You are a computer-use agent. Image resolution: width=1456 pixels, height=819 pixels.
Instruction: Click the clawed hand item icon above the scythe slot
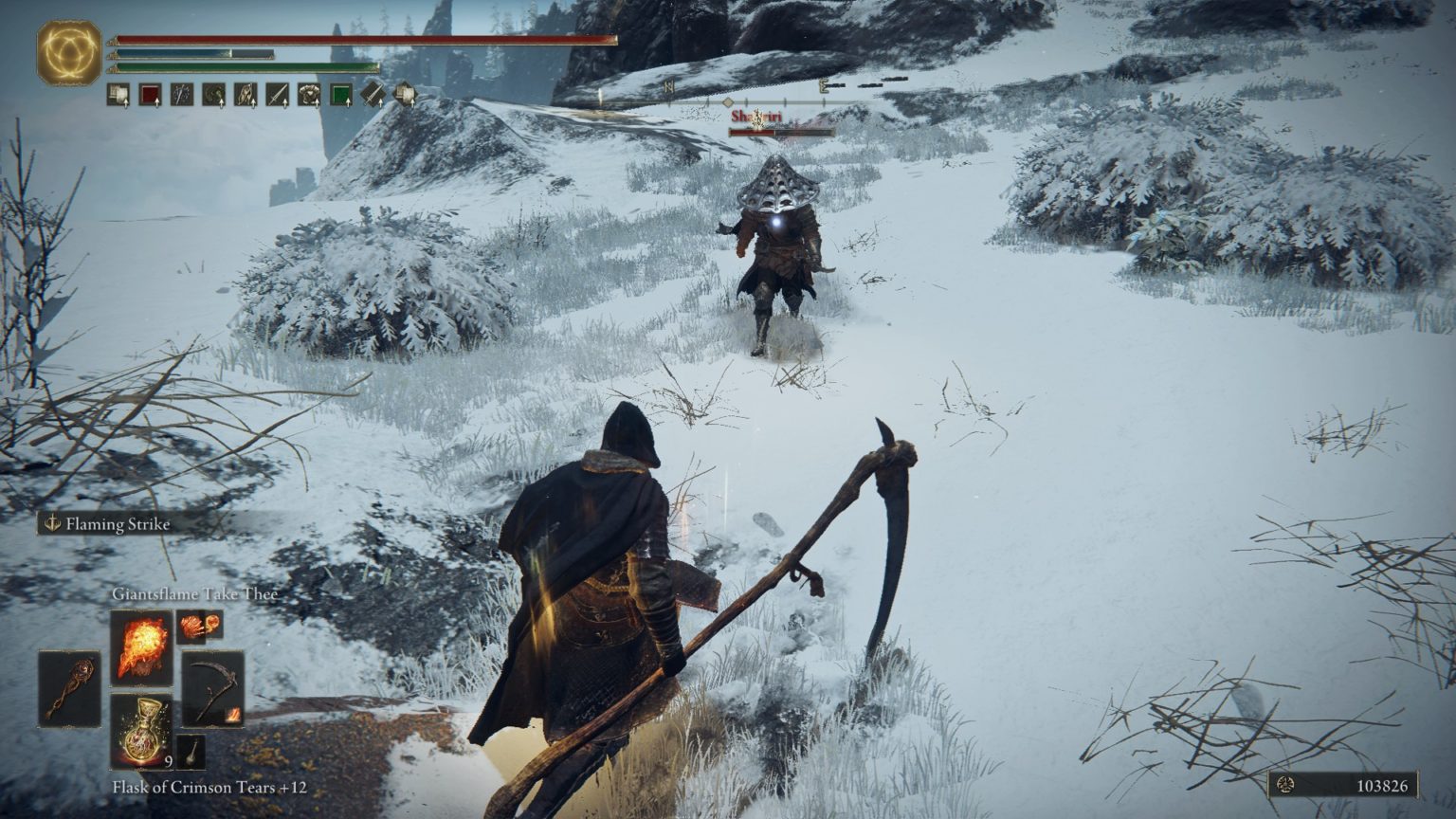pos(191,628)
